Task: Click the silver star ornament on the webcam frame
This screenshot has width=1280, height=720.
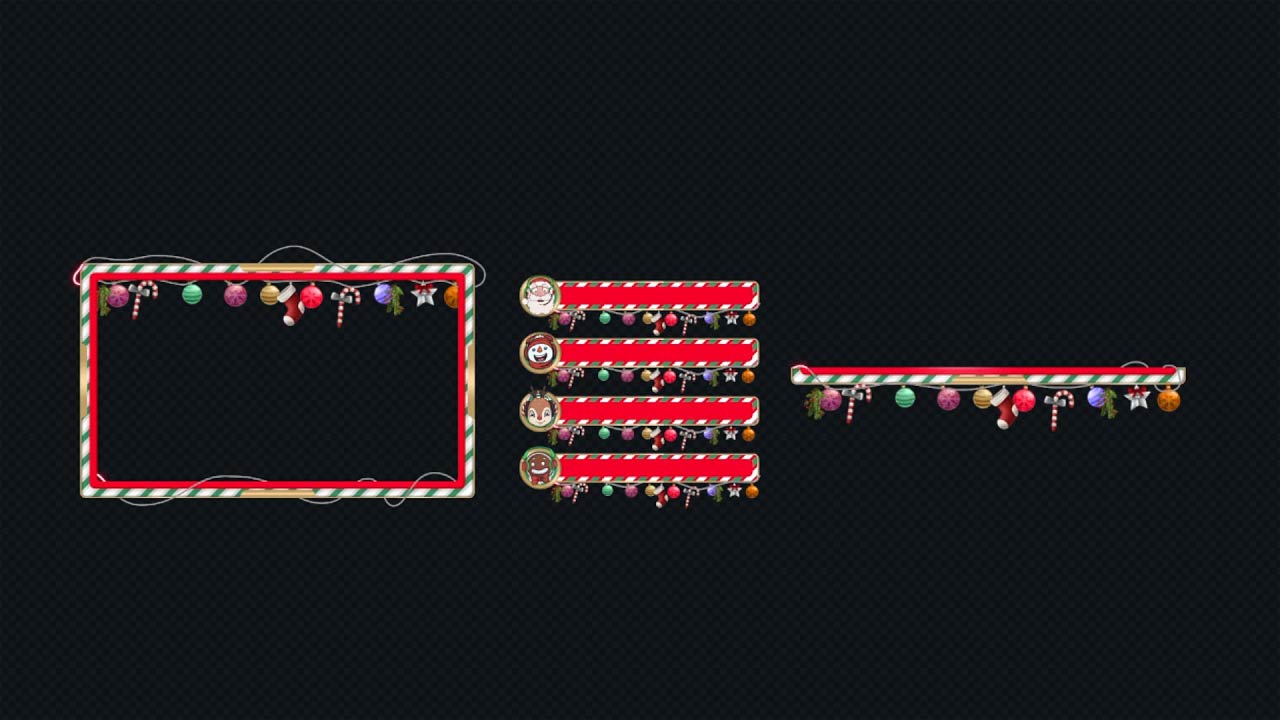Action: click(x=424, y=296)
